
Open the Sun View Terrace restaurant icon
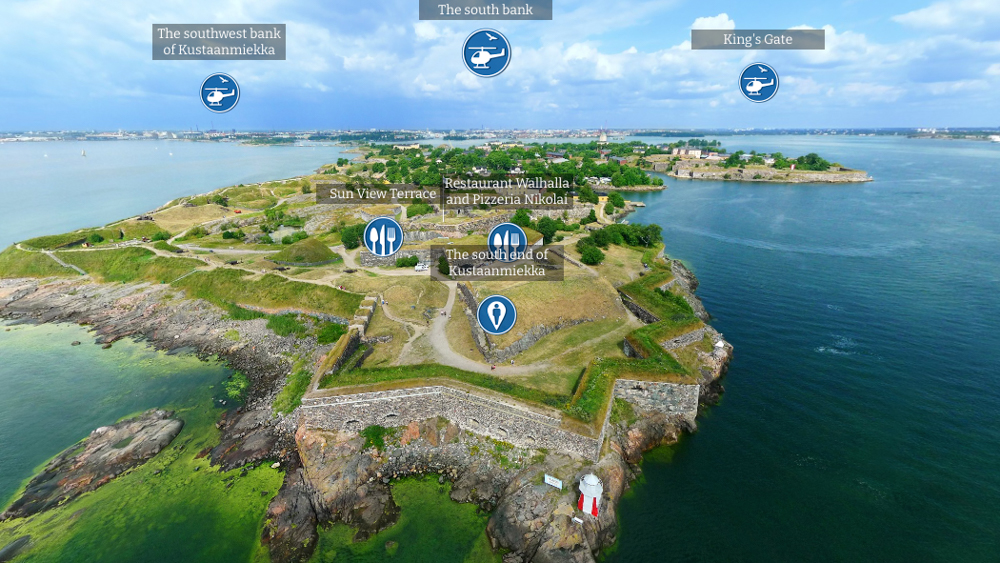coord(382,237)
